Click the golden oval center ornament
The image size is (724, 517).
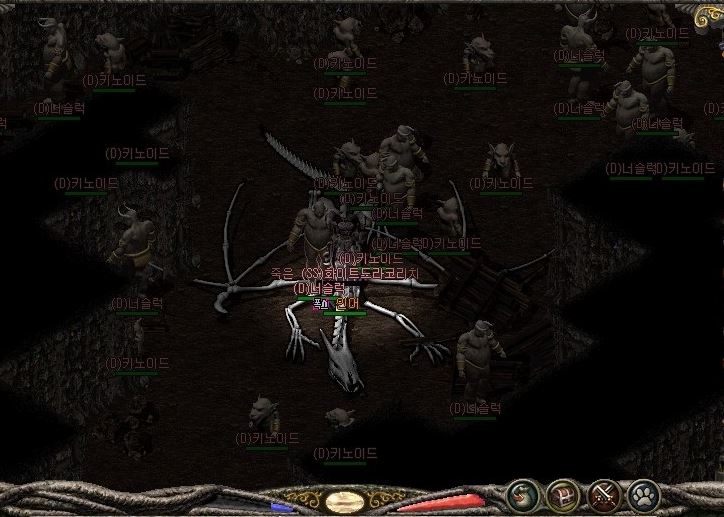(x=345, y=501)
